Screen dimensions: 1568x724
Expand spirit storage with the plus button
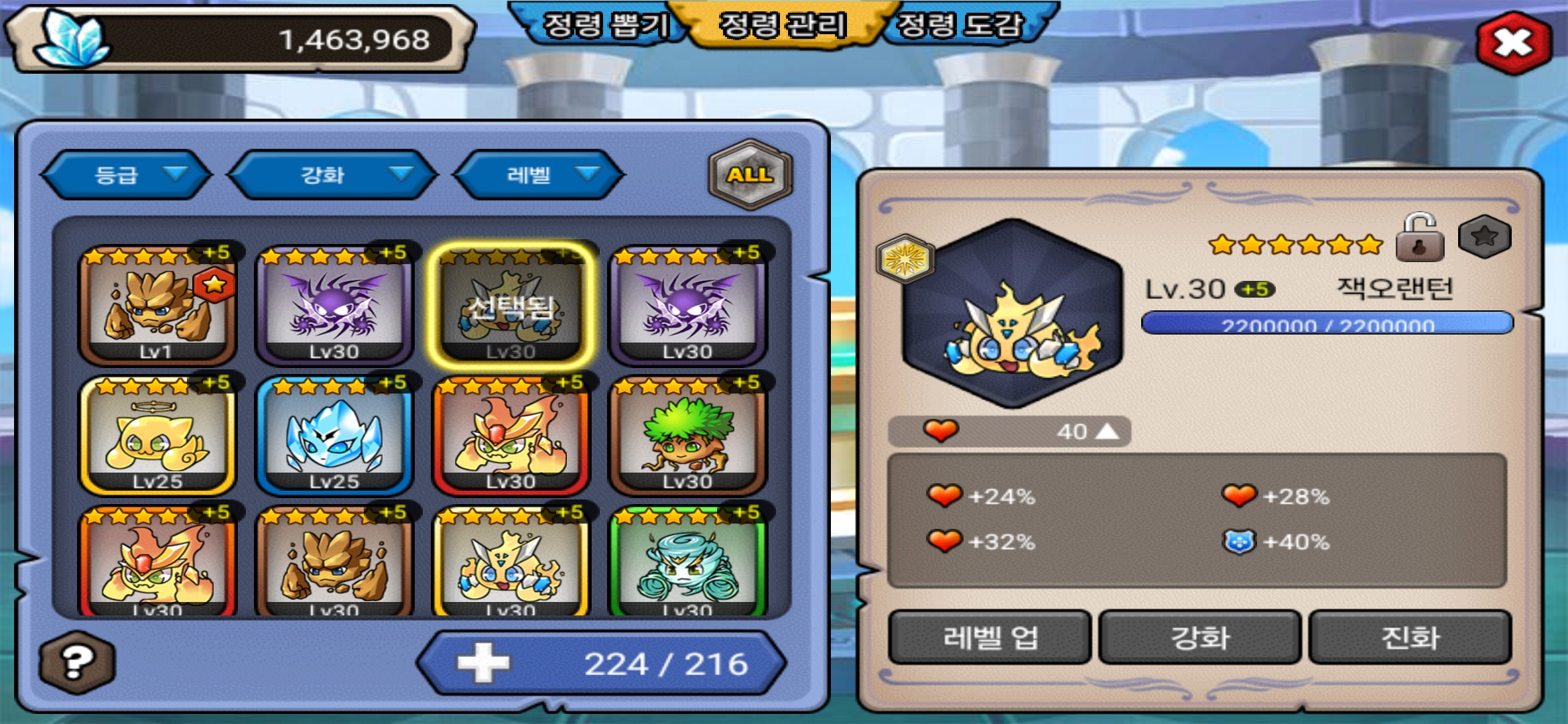483,663
